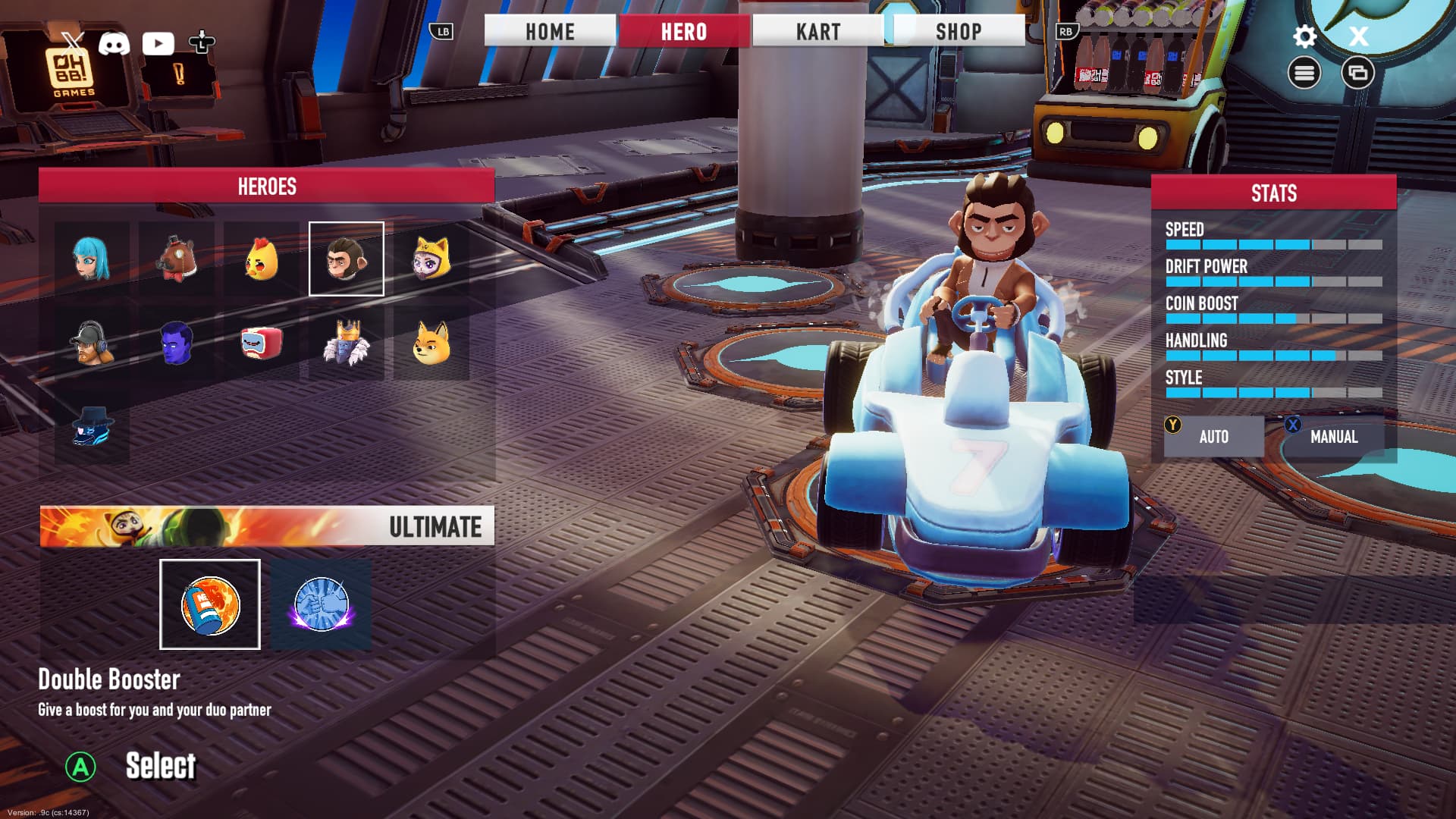Screen dimensions: 1456x819
Task: Switch to the HOME tab
Action: [550, 32]
